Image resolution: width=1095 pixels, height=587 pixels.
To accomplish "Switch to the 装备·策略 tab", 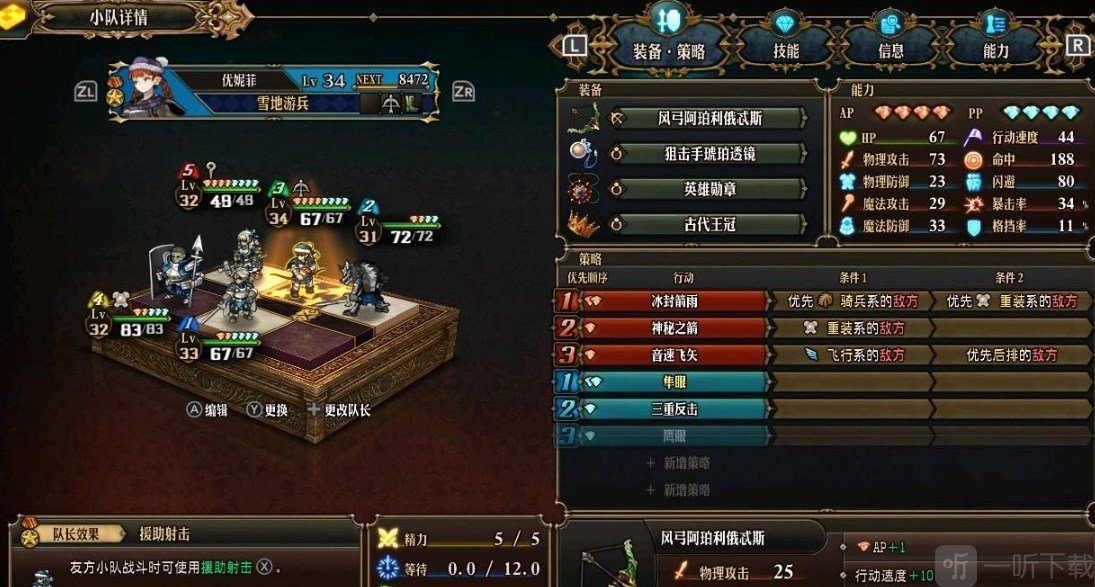I will pyautogui.click(x=669, y=50).
